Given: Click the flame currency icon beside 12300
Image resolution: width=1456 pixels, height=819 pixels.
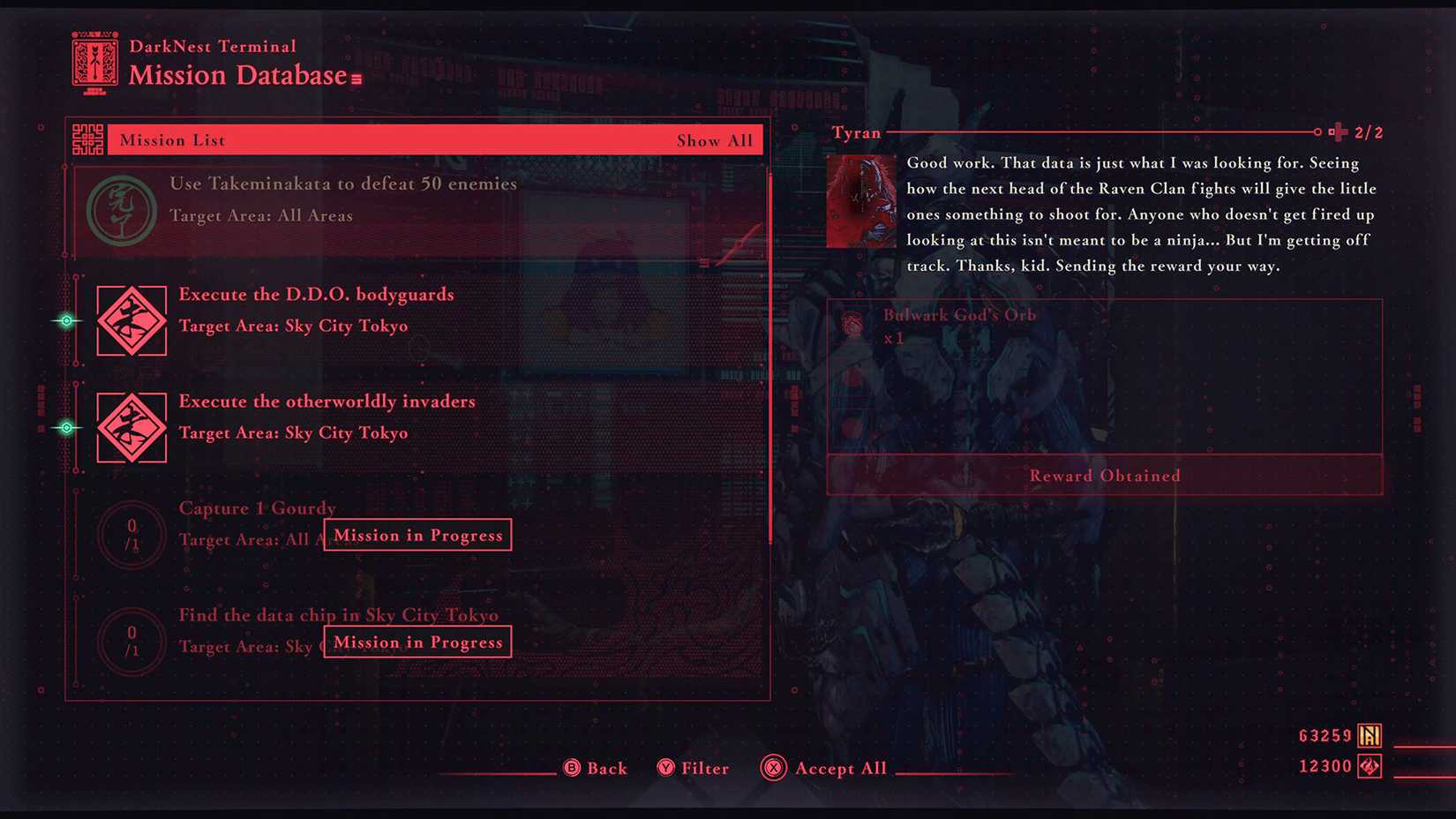Looking at the screenshot, I should 1370,765.
